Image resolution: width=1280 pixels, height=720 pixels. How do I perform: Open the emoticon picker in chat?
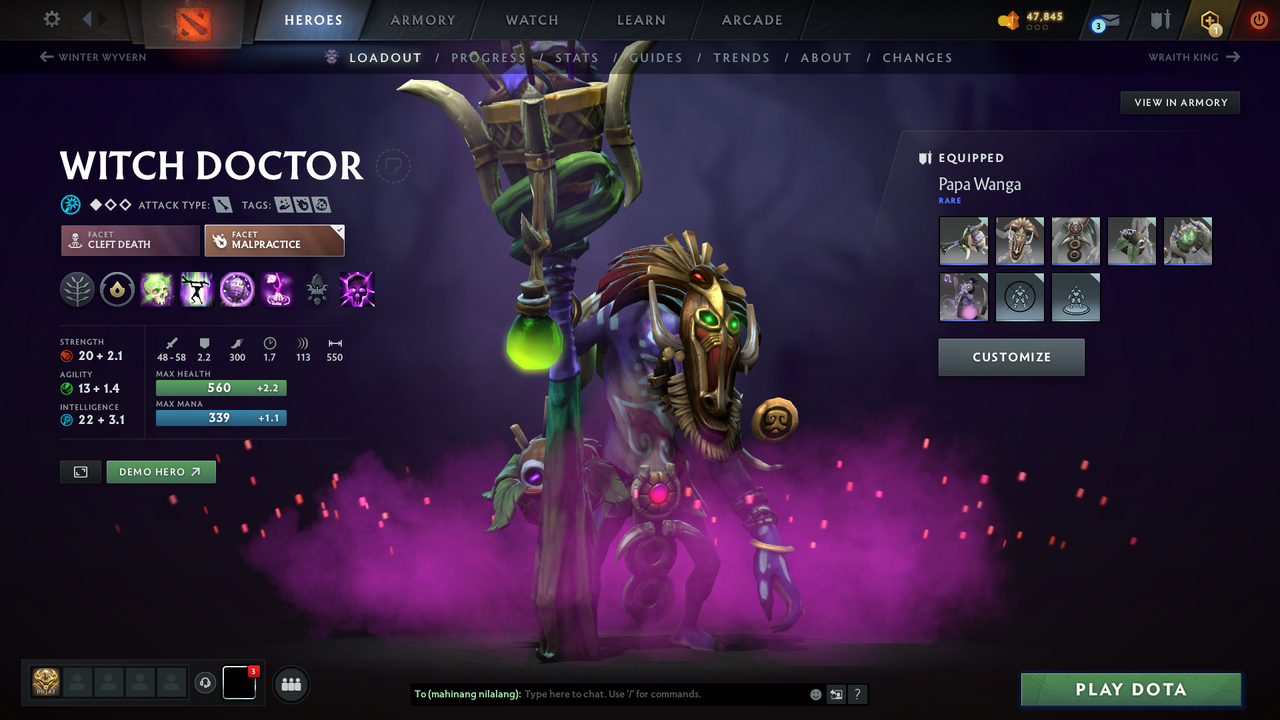(x=814, y=694)
